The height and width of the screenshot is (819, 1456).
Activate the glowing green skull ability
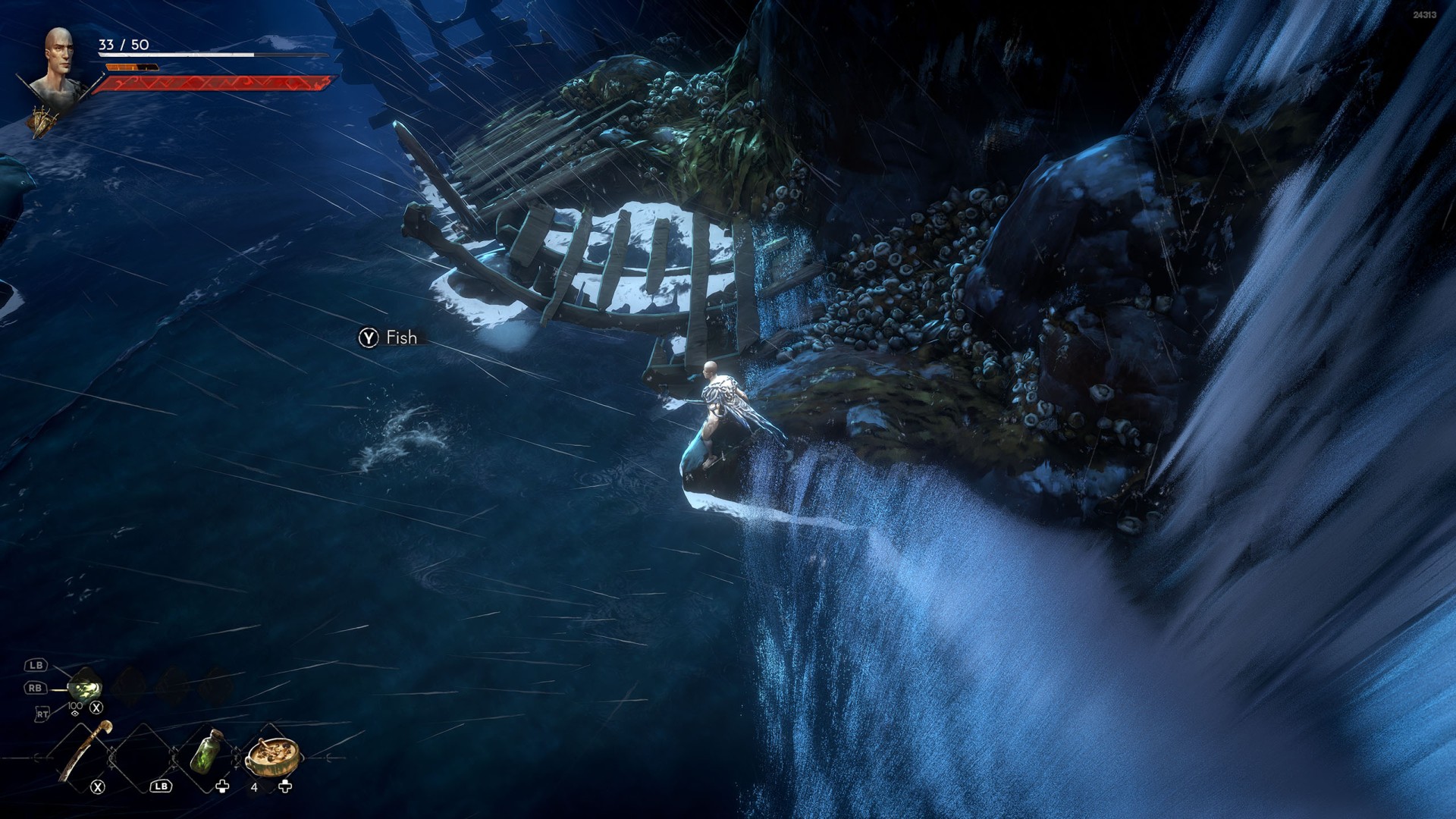[x=85, y=687]
